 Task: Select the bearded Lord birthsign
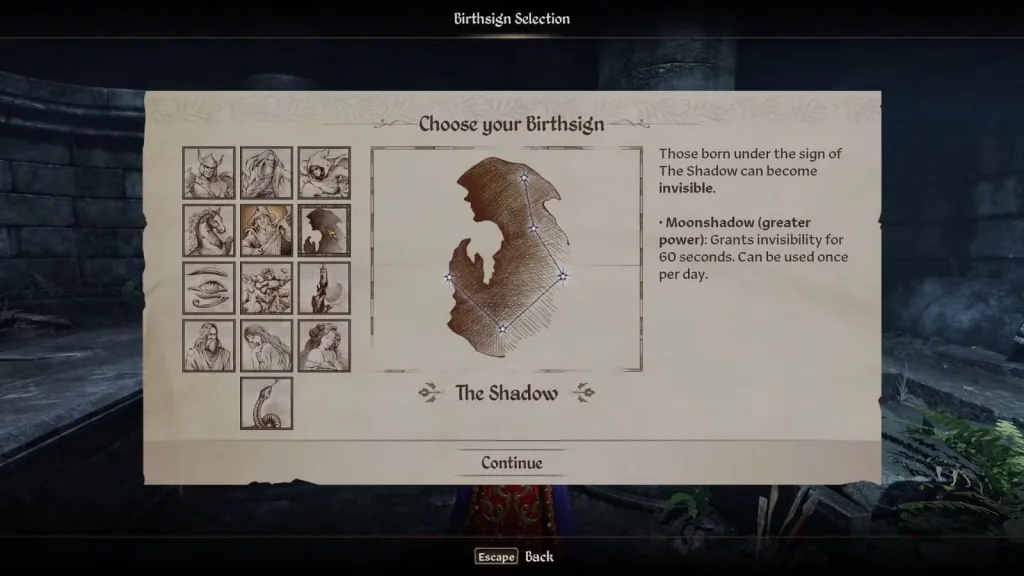click(x=209, y=346)
